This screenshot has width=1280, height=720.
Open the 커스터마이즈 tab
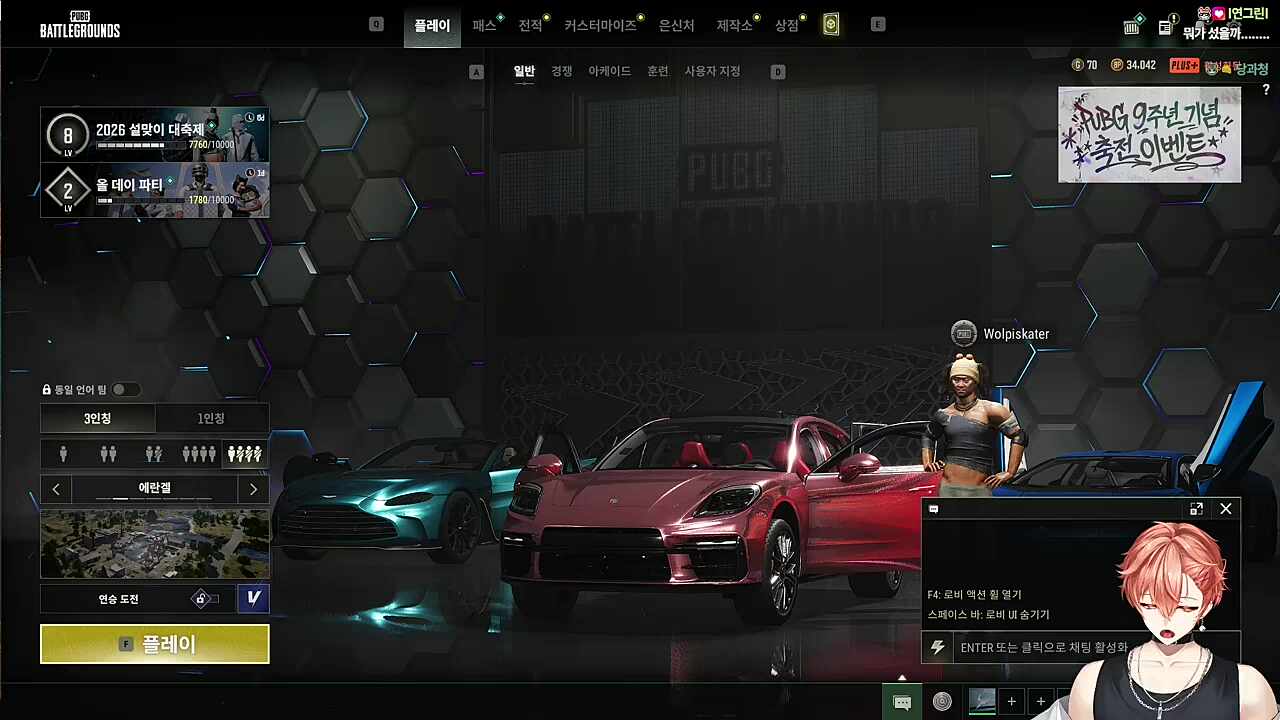(600, 25)
